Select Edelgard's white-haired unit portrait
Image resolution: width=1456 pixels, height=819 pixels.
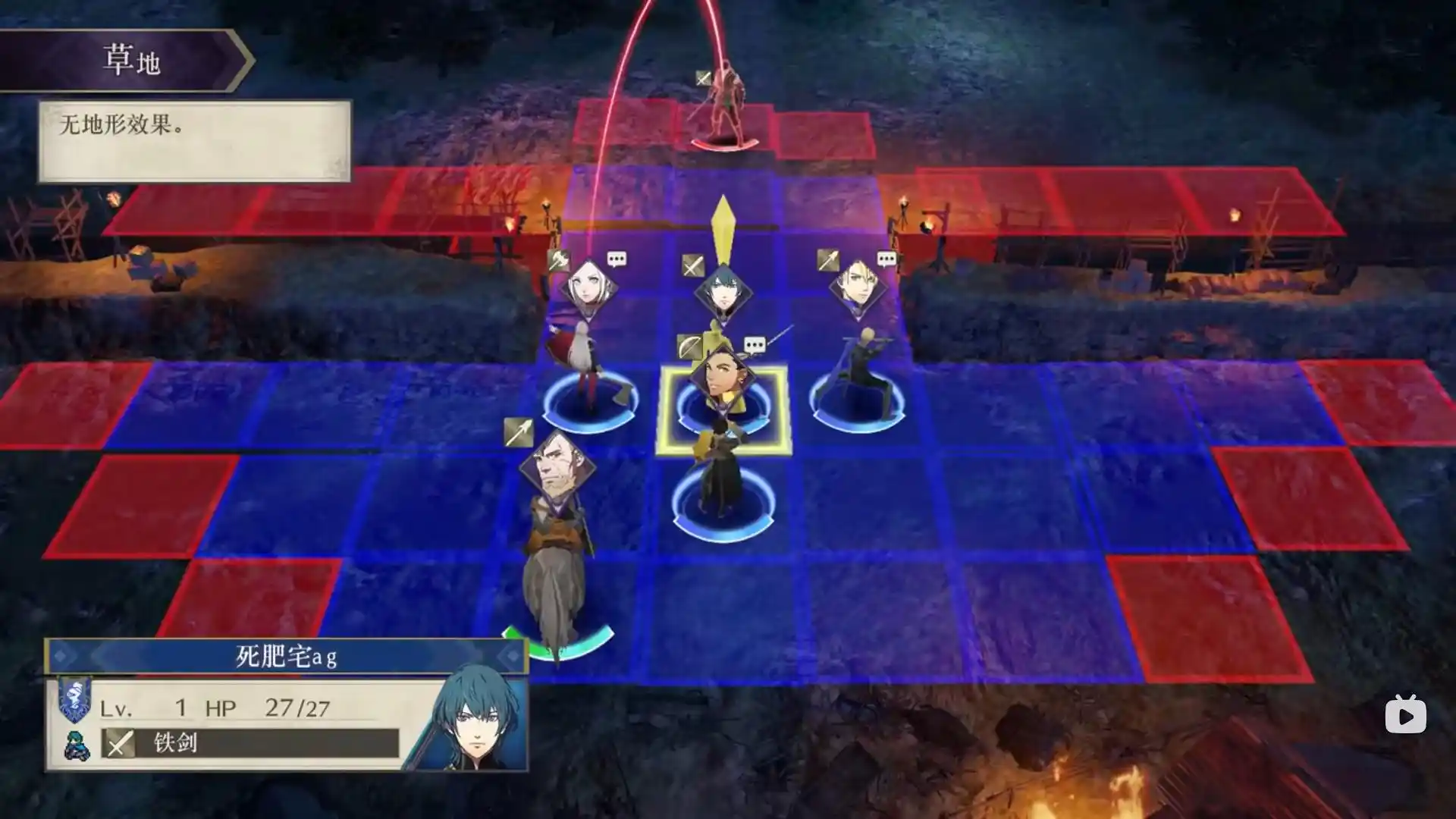tap(588, 289)
